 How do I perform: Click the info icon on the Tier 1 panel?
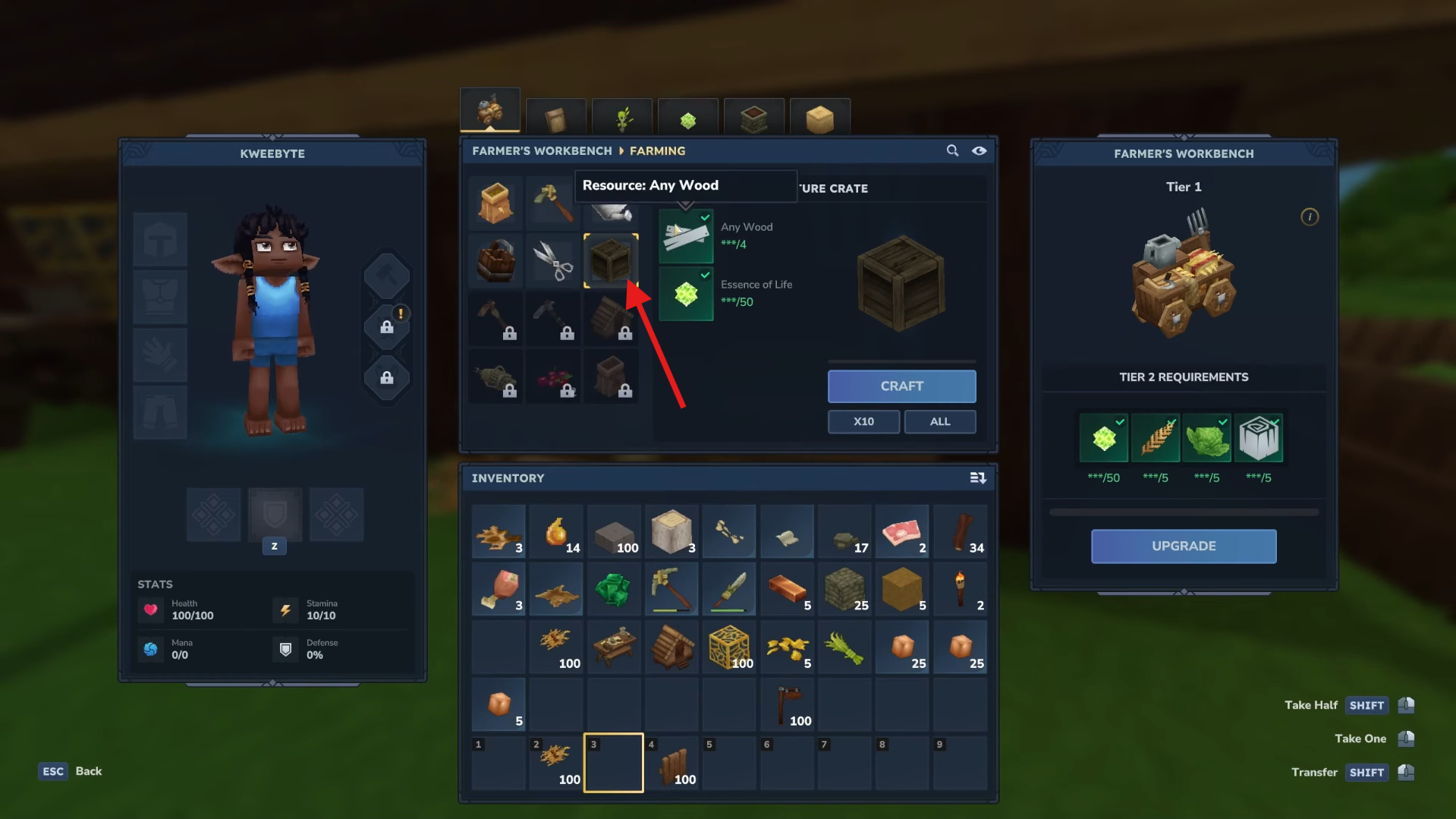coord(1309,217)
